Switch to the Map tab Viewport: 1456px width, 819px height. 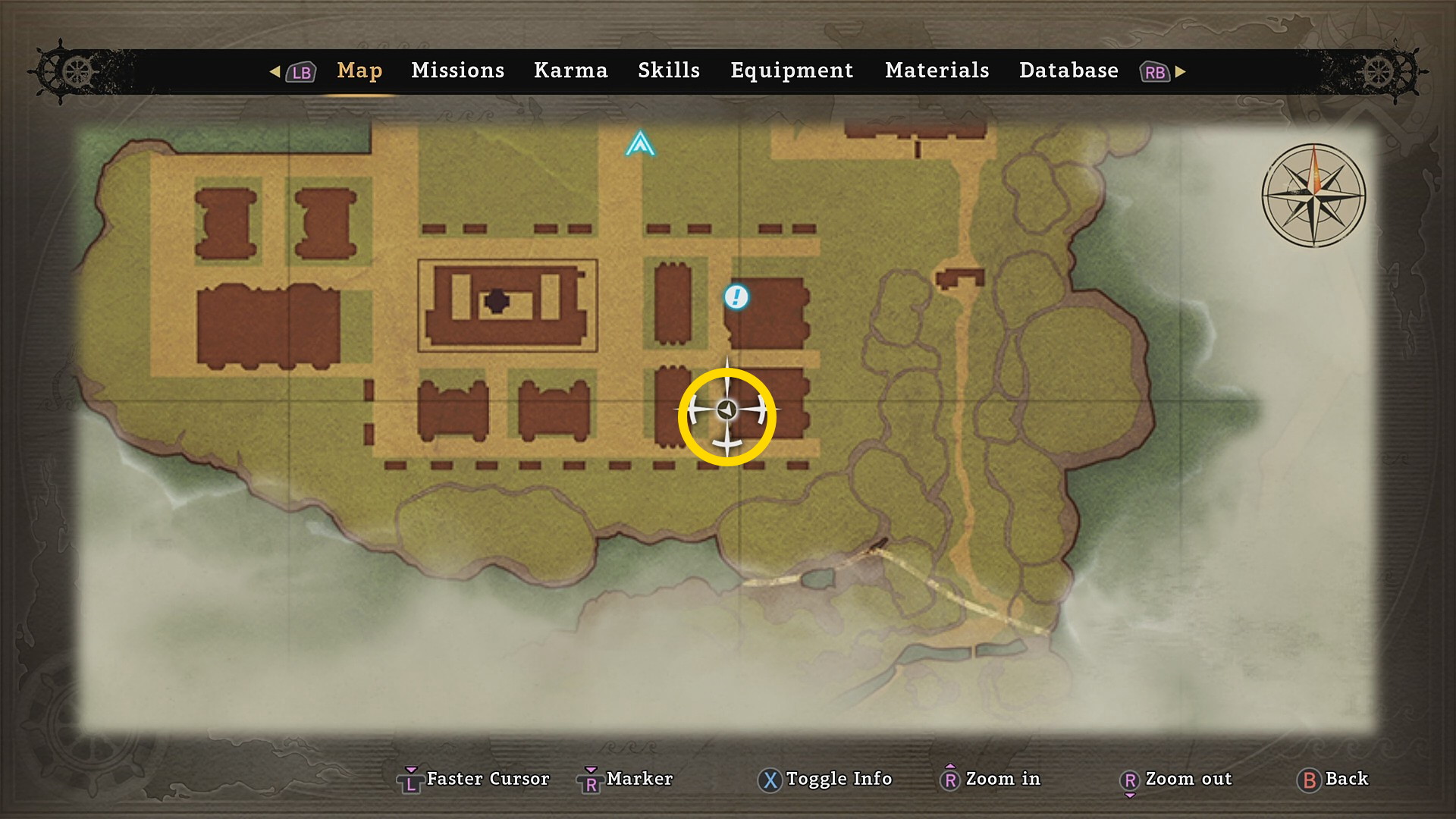tap(359, 71)
